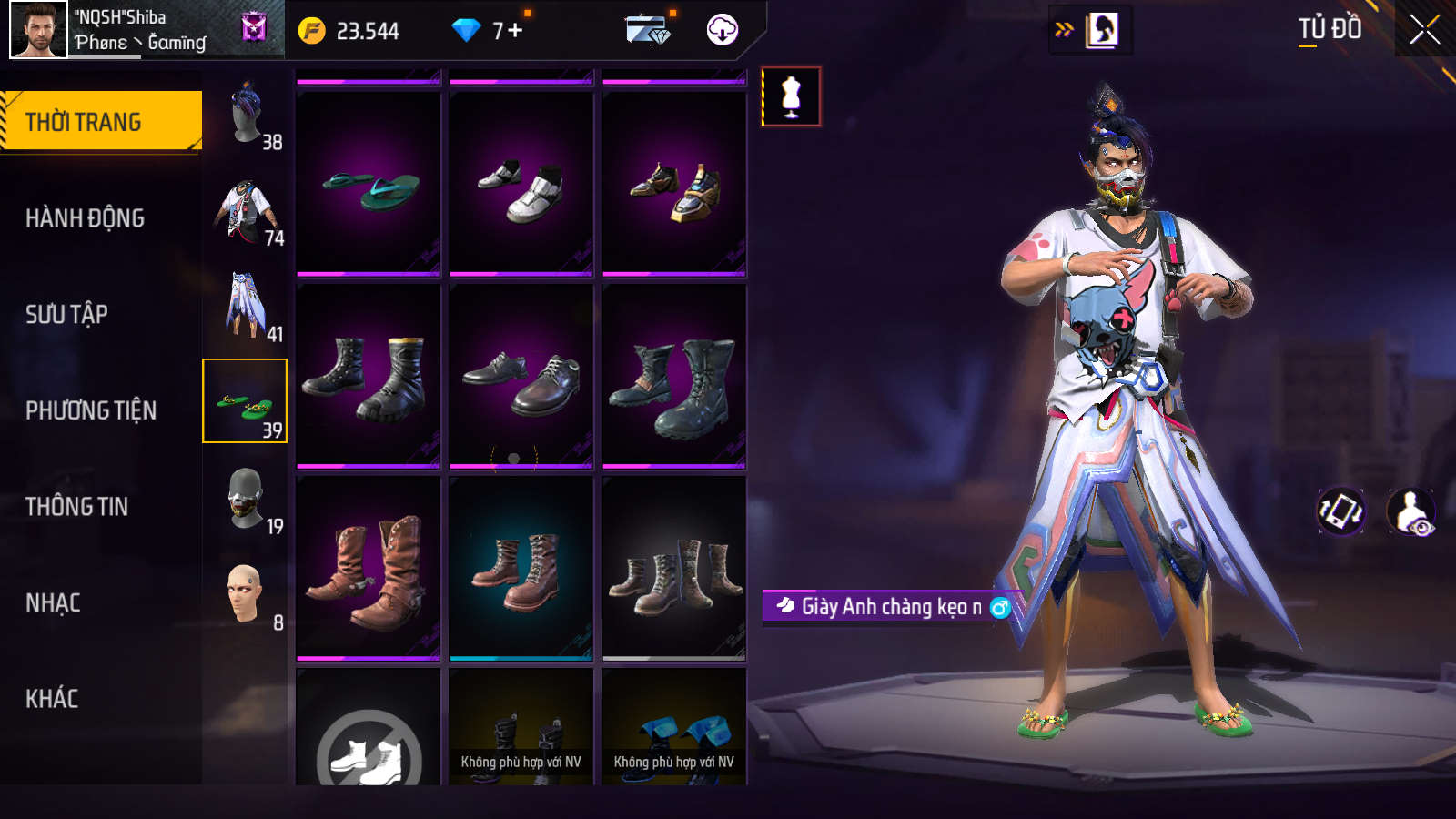Go to the Thông Tin tab
The width and height of the screenshot is (1456, 819).
pos(76,507)
